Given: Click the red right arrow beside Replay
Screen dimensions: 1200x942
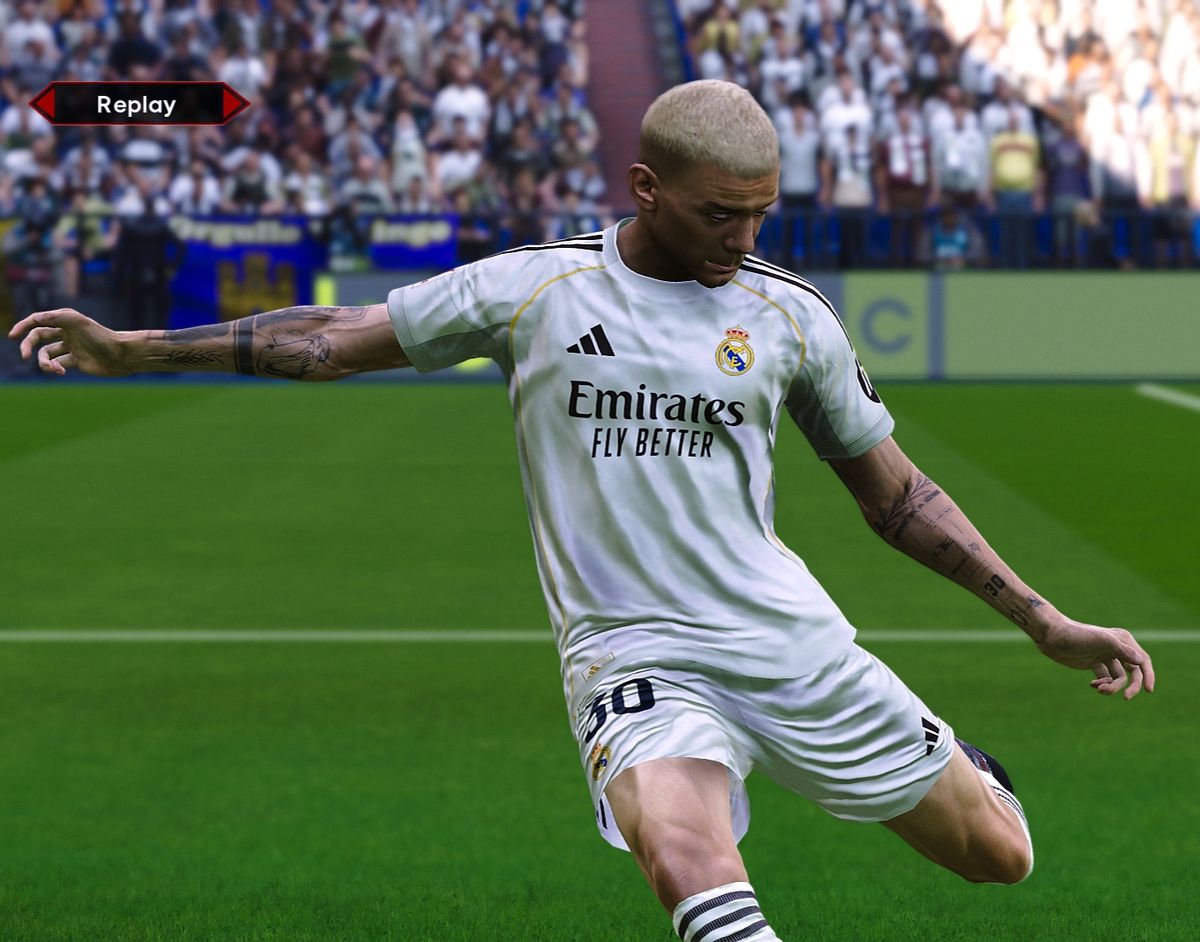Looking at the screenshot, I should pyautogui.click(x=234, y=104).
